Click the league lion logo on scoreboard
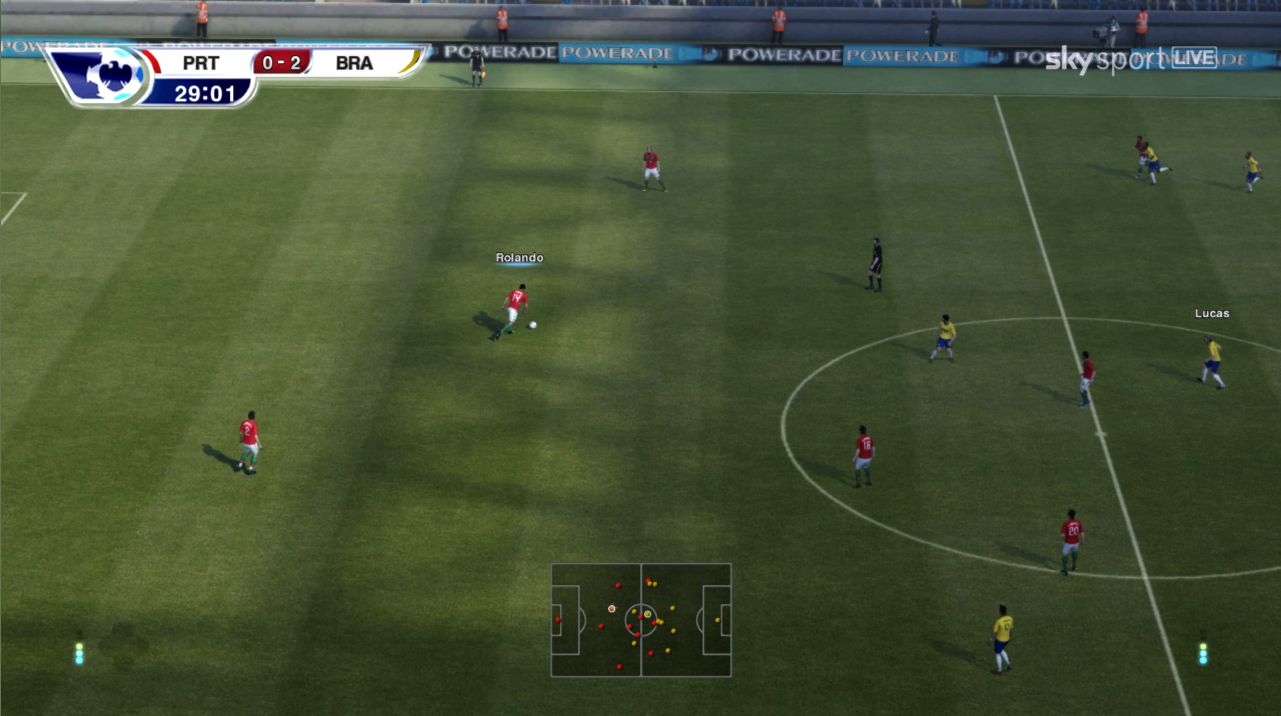 (101, 74)
